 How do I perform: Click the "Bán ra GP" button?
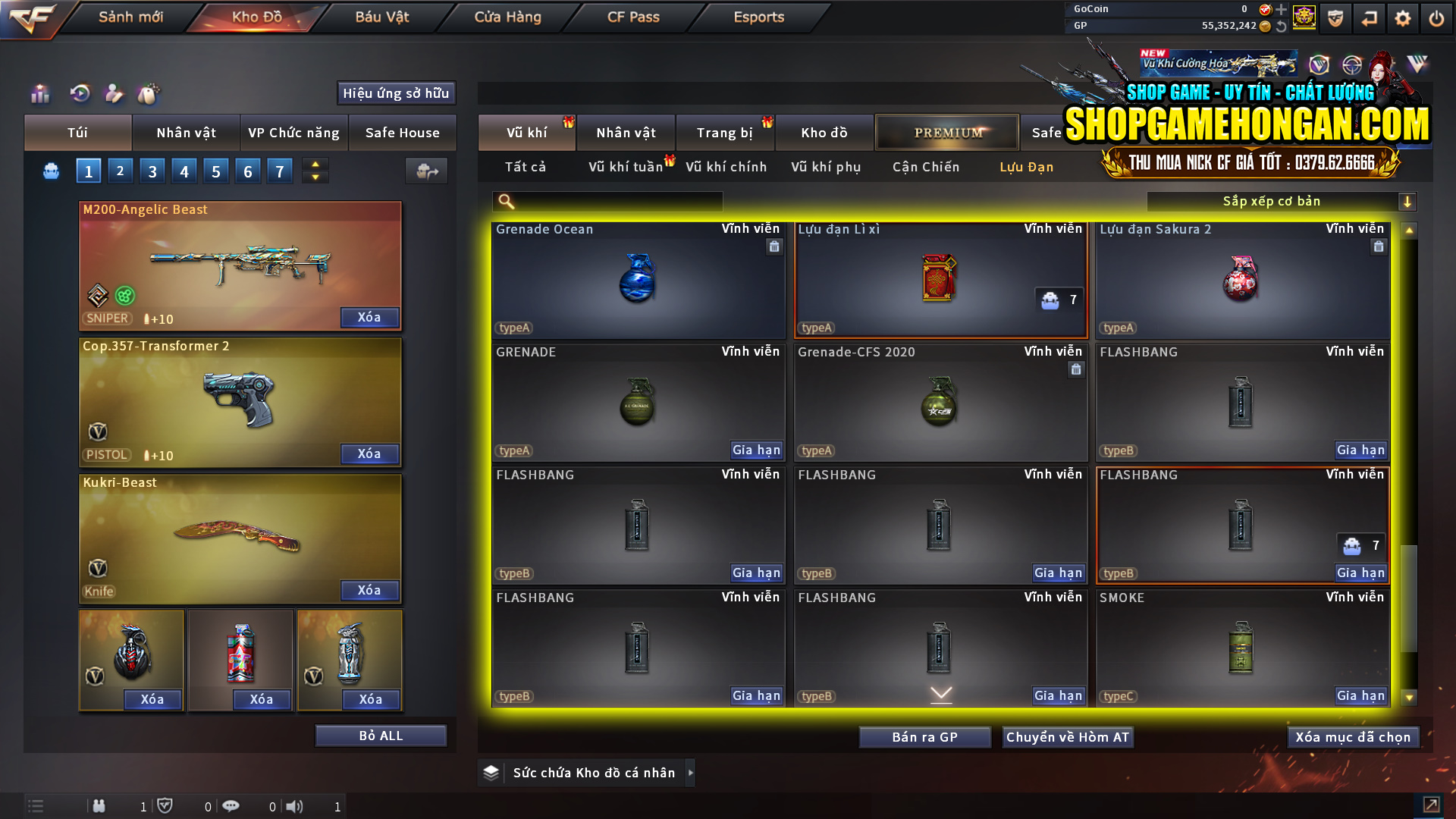point(924,736)
